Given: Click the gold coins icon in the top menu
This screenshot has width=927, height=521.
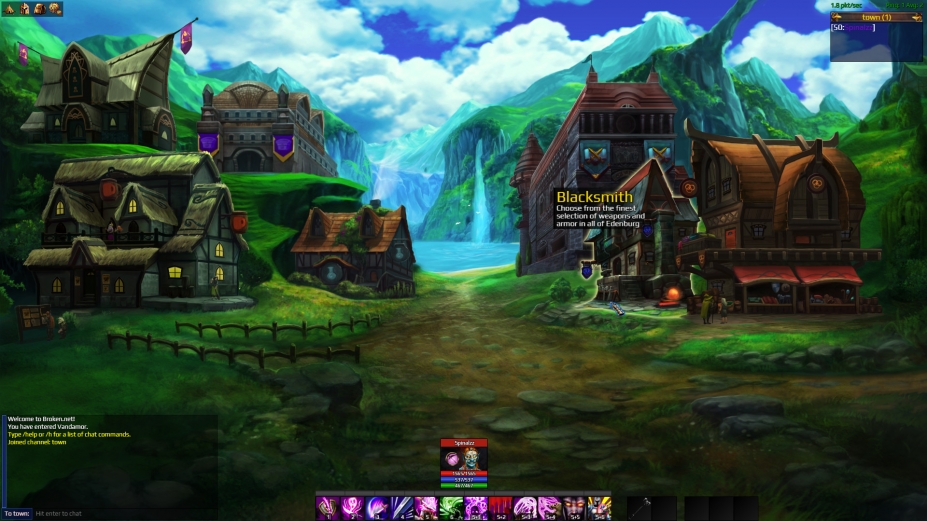Looking at the screenshot, I should [54, 8].
